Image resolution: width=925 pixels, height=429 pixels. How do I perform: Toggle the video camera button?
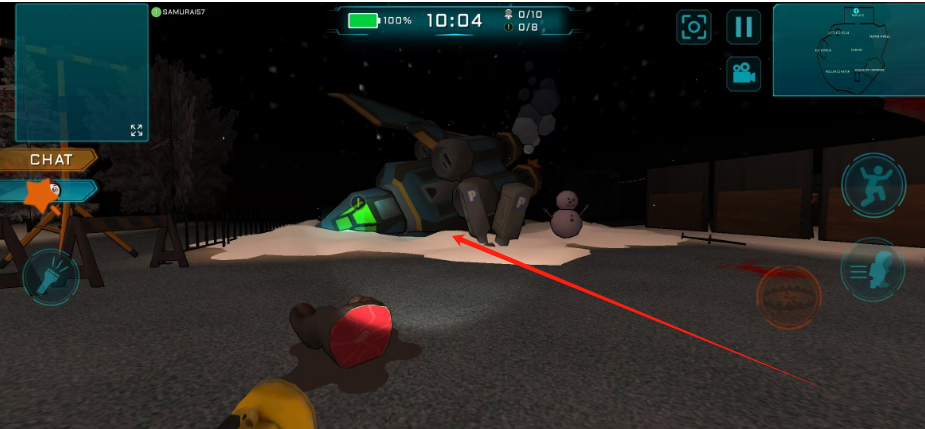(x=743, y=72)
